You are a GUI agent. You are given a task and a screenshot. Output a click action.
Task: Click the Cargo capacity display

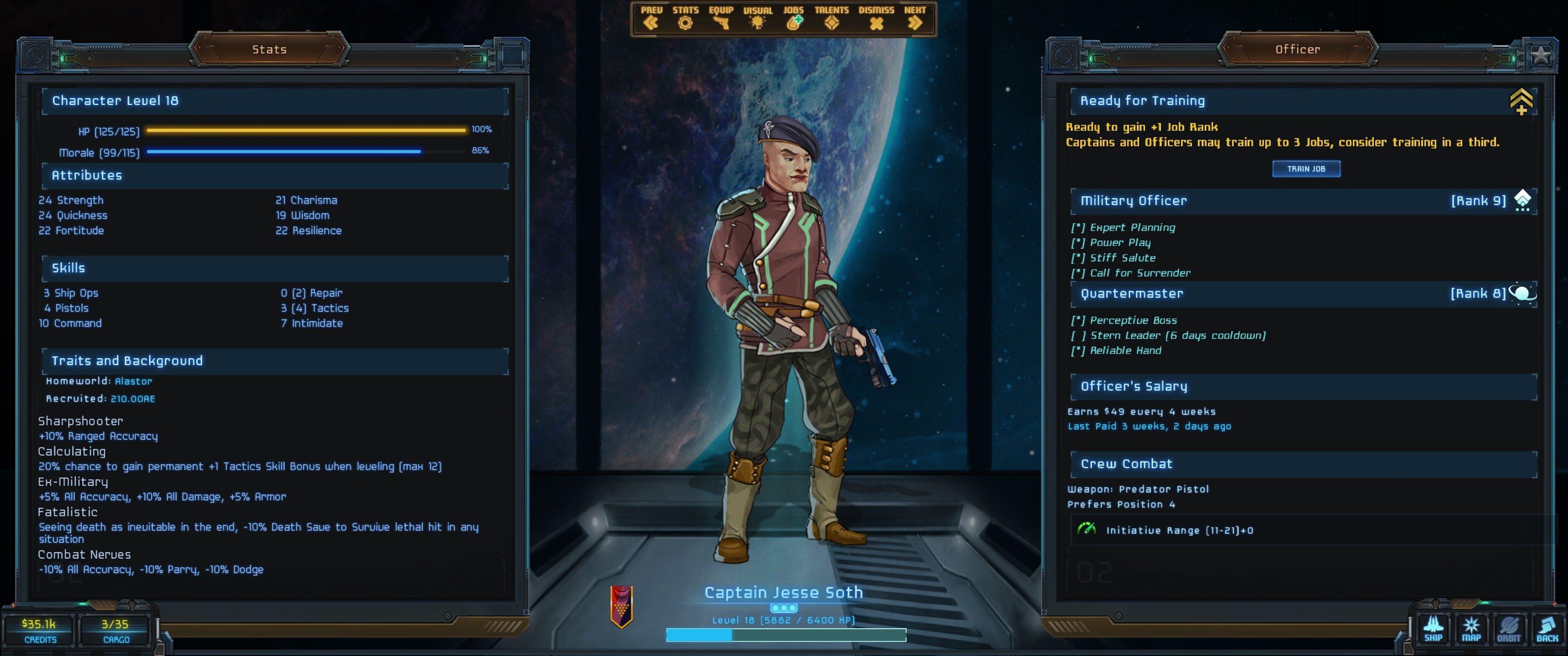tap(115, 630)
